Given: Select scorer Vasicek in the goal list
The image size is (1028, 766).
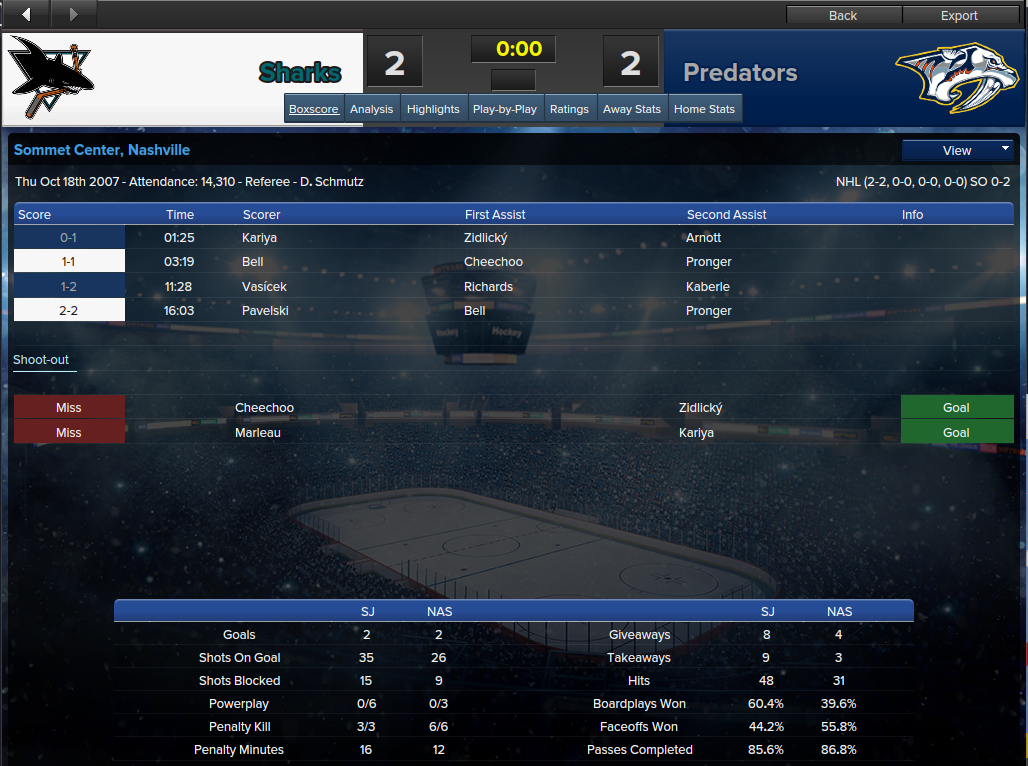Looking at the screenshot, I should tap(265, 287).
